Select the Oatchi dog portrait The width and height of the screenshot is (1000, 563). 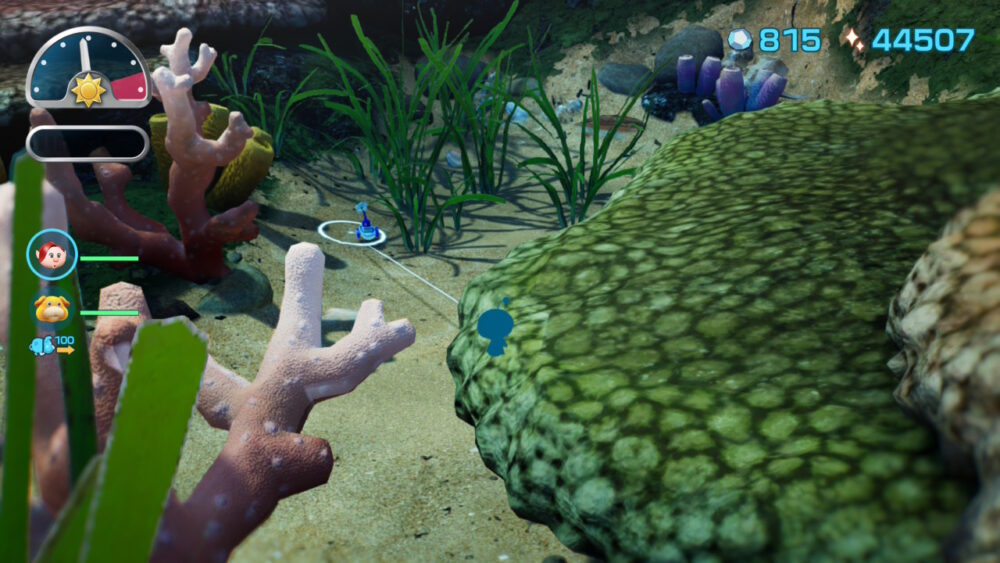(x=51, y=309)
